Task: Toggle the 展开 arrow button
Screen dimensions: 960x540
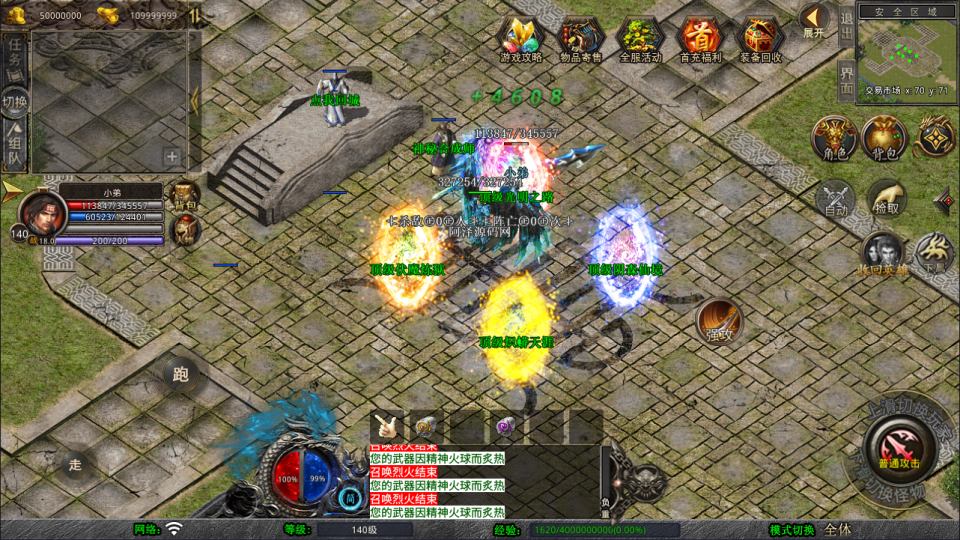Action: (814, 20)
